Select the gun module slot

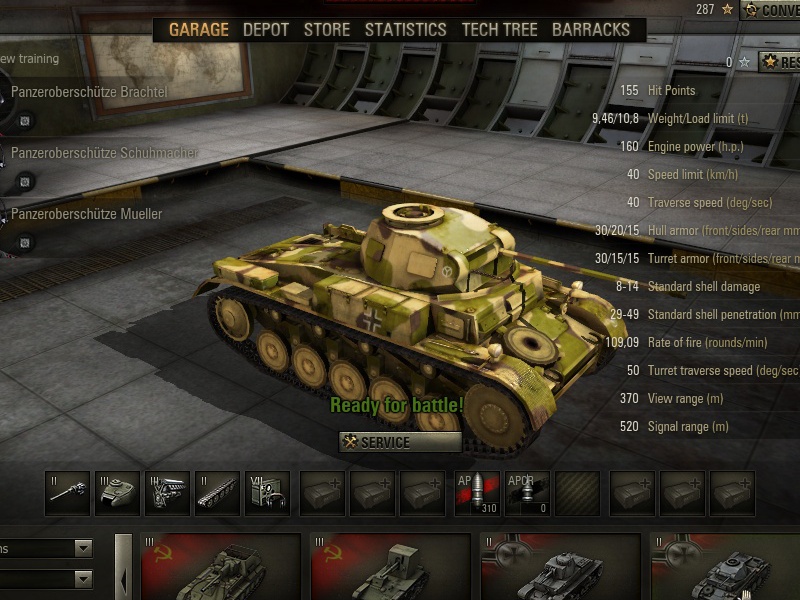67,494
